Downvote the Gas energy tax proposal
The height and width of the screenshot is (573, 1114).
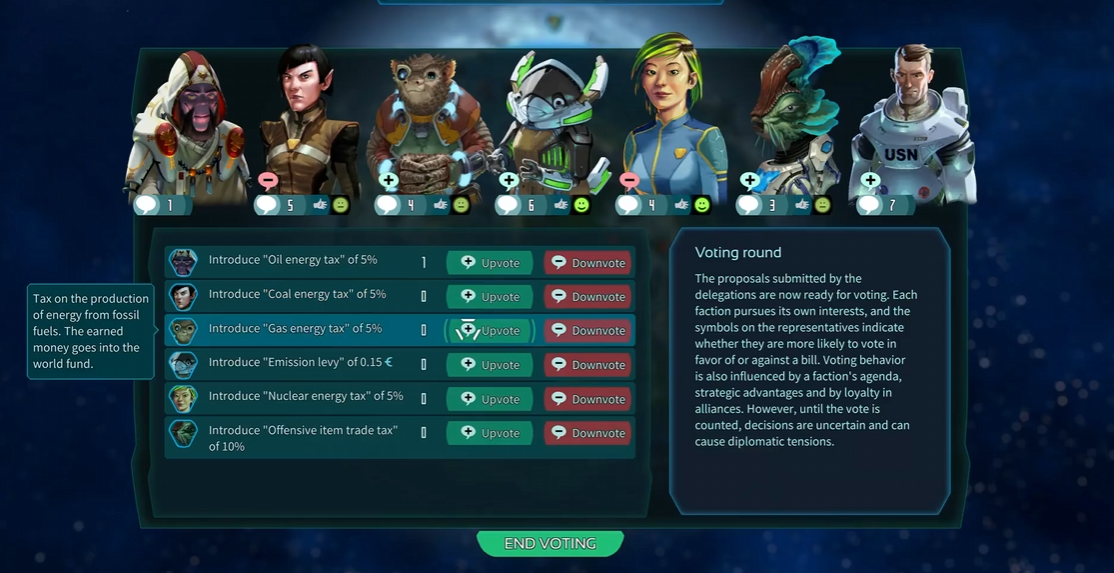(588, 331)
